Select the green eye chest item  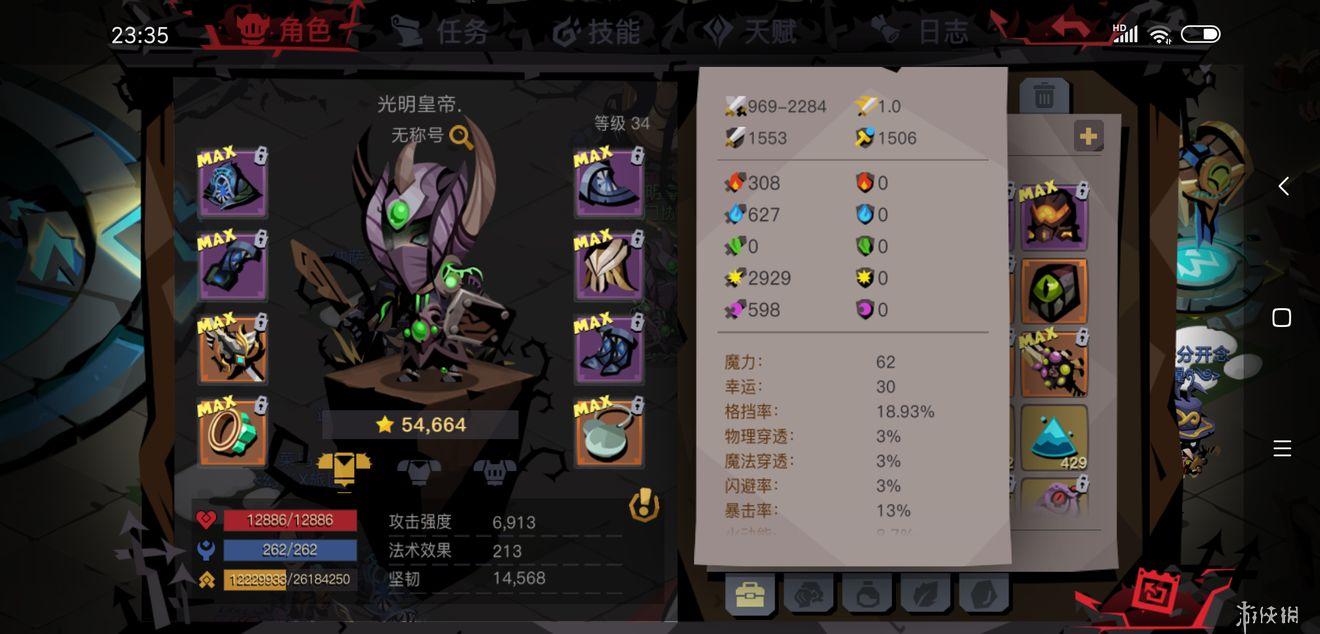(1053, 291)
